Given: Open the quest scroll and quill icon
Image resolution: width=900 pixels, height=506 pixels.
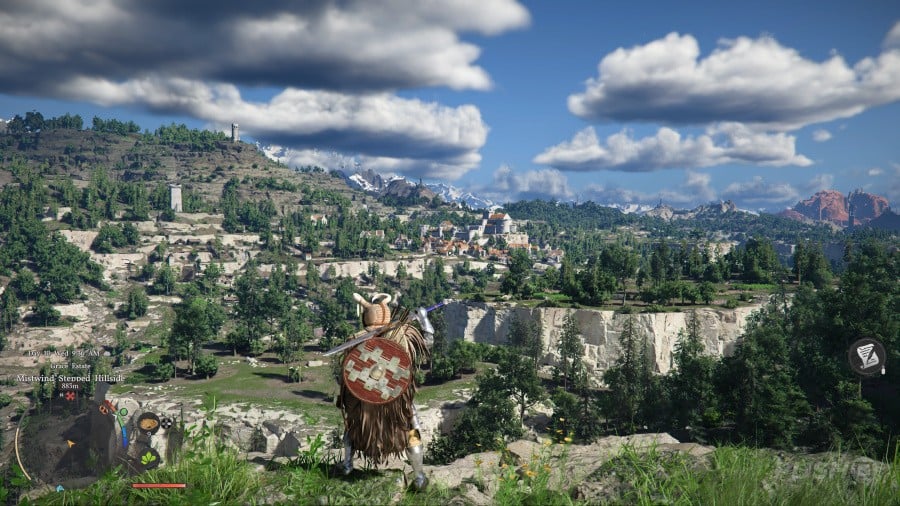Looking at the screenshot, I should coord(866,356).
